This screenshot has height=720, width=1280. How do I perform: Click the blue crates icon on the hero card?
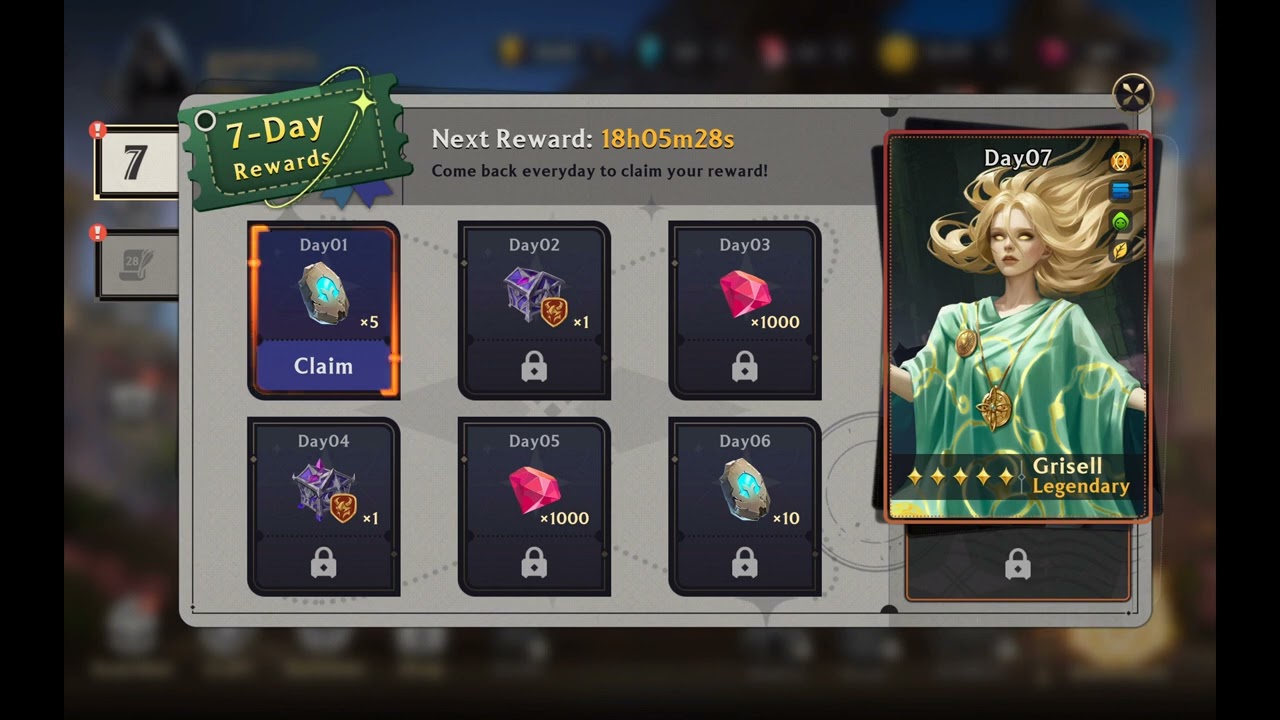tap(1122, 191)
